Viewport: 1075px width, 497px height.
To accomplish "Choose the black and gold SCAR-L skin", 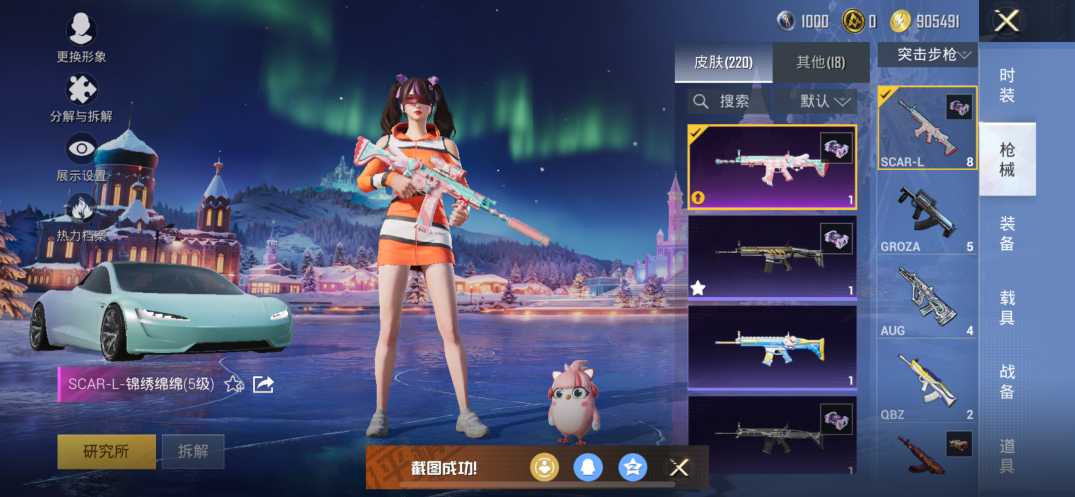I will tap(772, 258).
